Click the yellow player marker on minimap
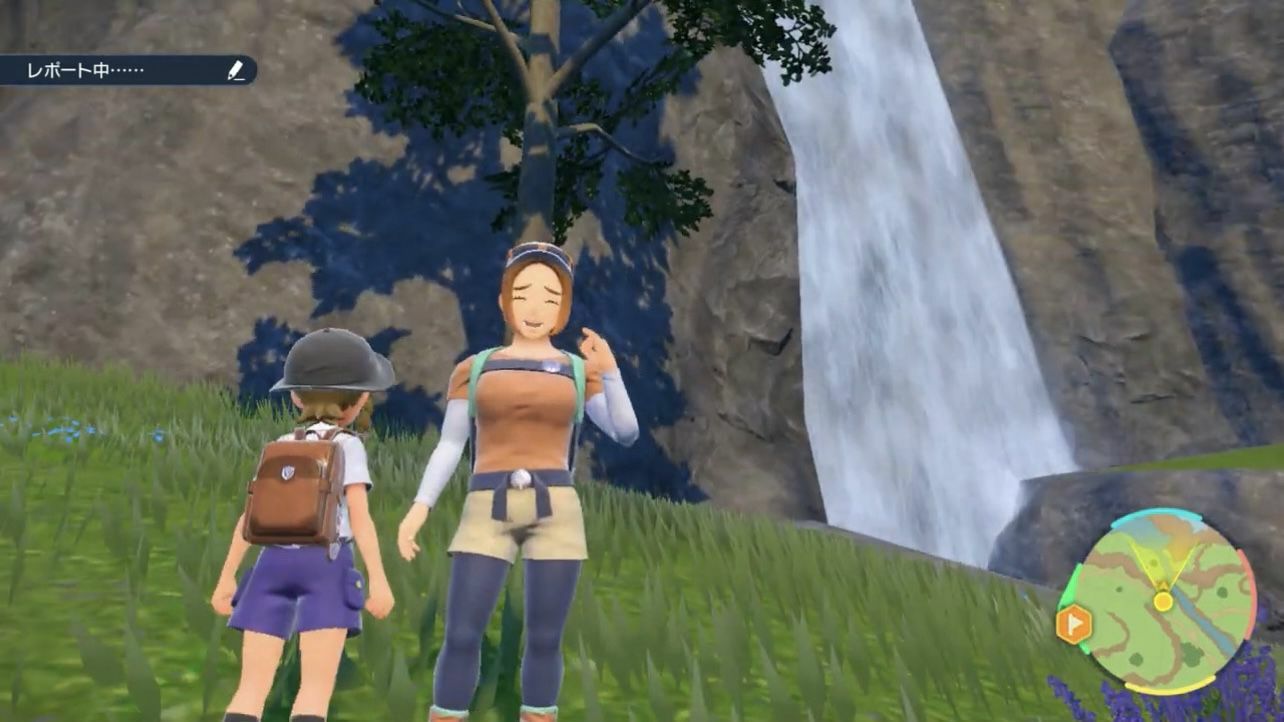Screen dimensions: 1284x722 pyautogui.click(x=1162, y=601)
